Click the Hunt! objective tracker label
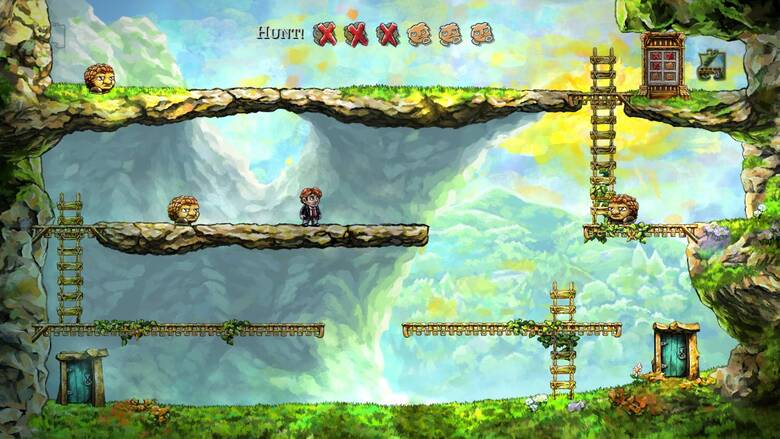This screenshot has height=439, width=780. (280, 32)
